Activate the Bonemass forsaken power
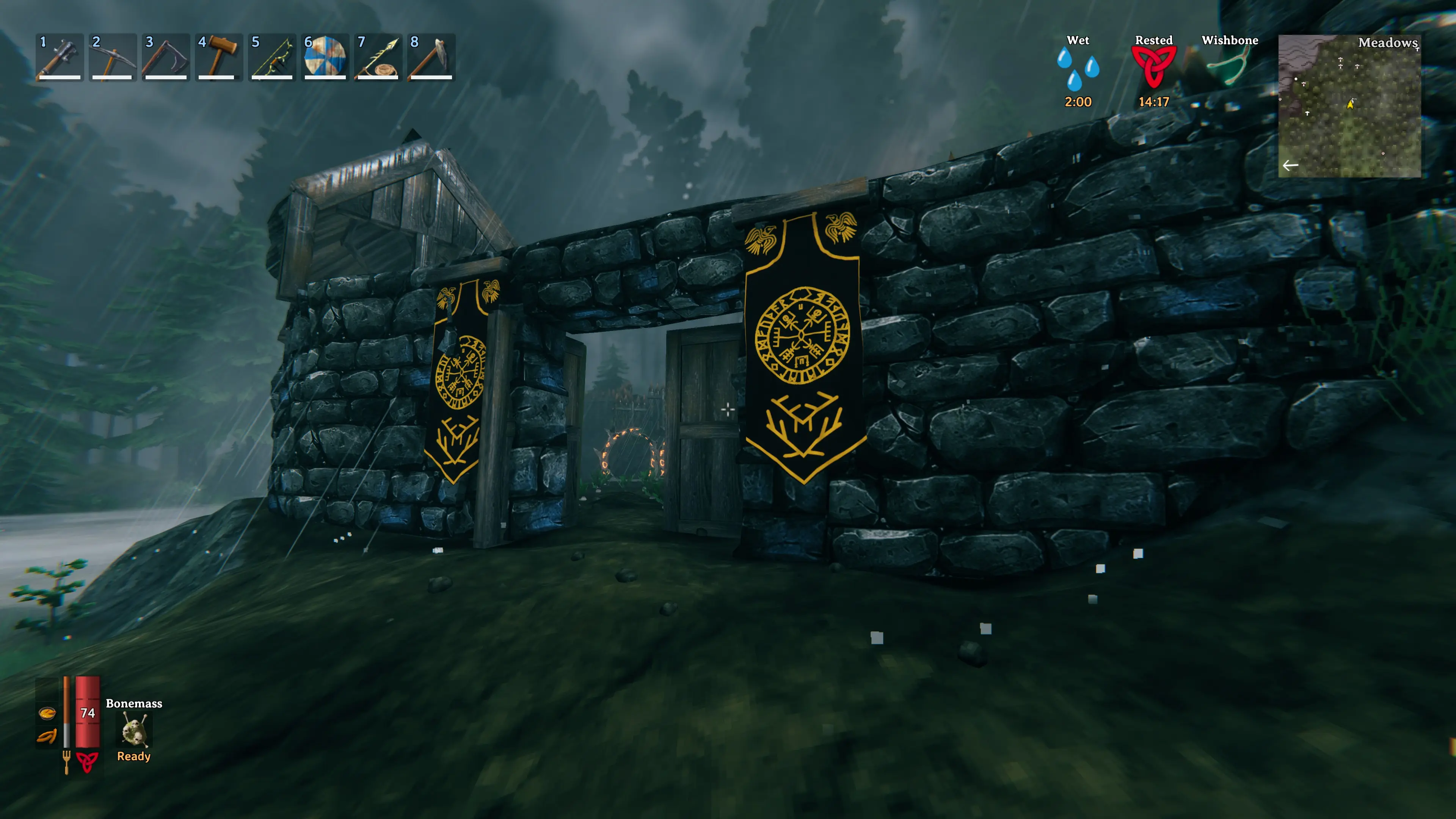Viewport: 1456px width, 819px height. [x=134, y=730]
